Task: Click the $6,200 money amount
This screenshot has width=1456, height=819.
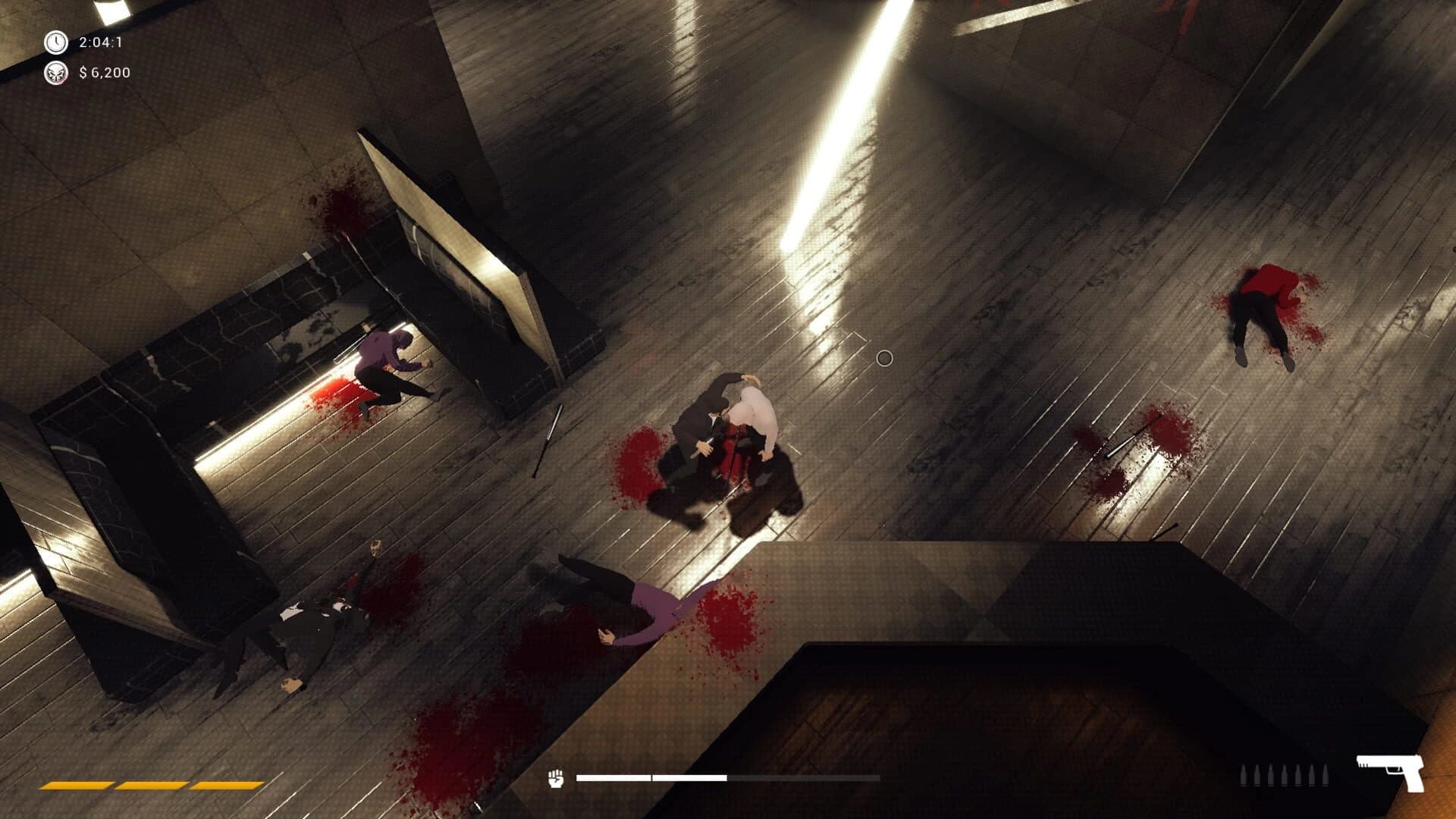Action: (x=104, y=74)
